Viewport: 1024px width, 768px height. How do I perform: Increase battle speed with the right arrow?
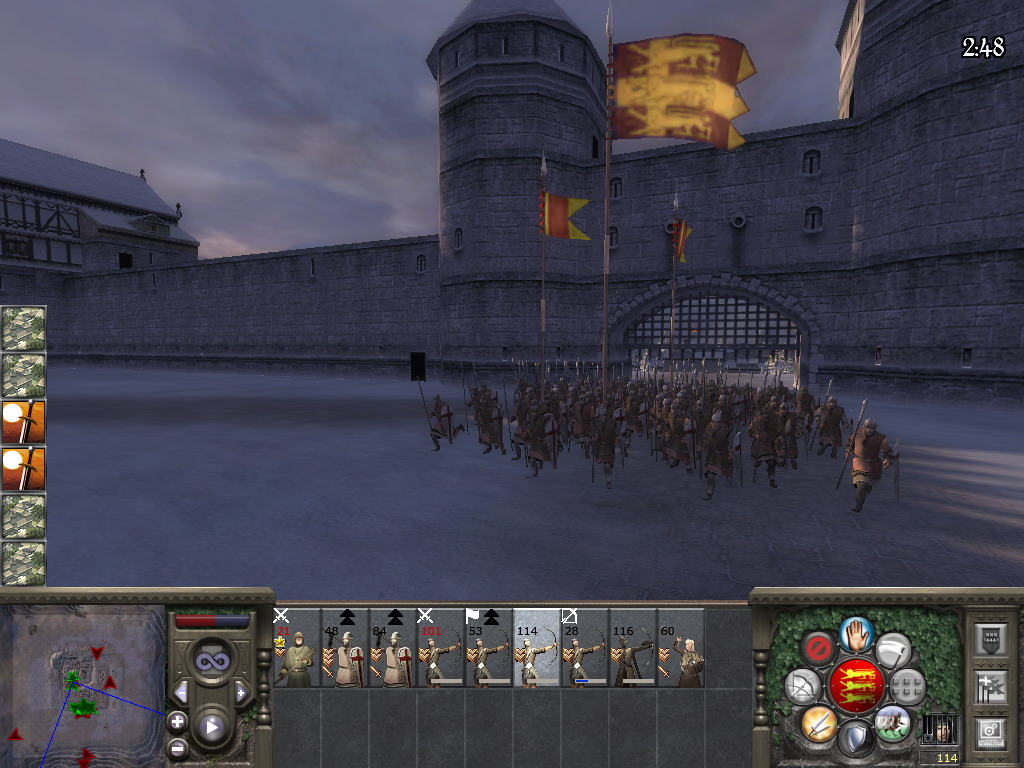241,692
